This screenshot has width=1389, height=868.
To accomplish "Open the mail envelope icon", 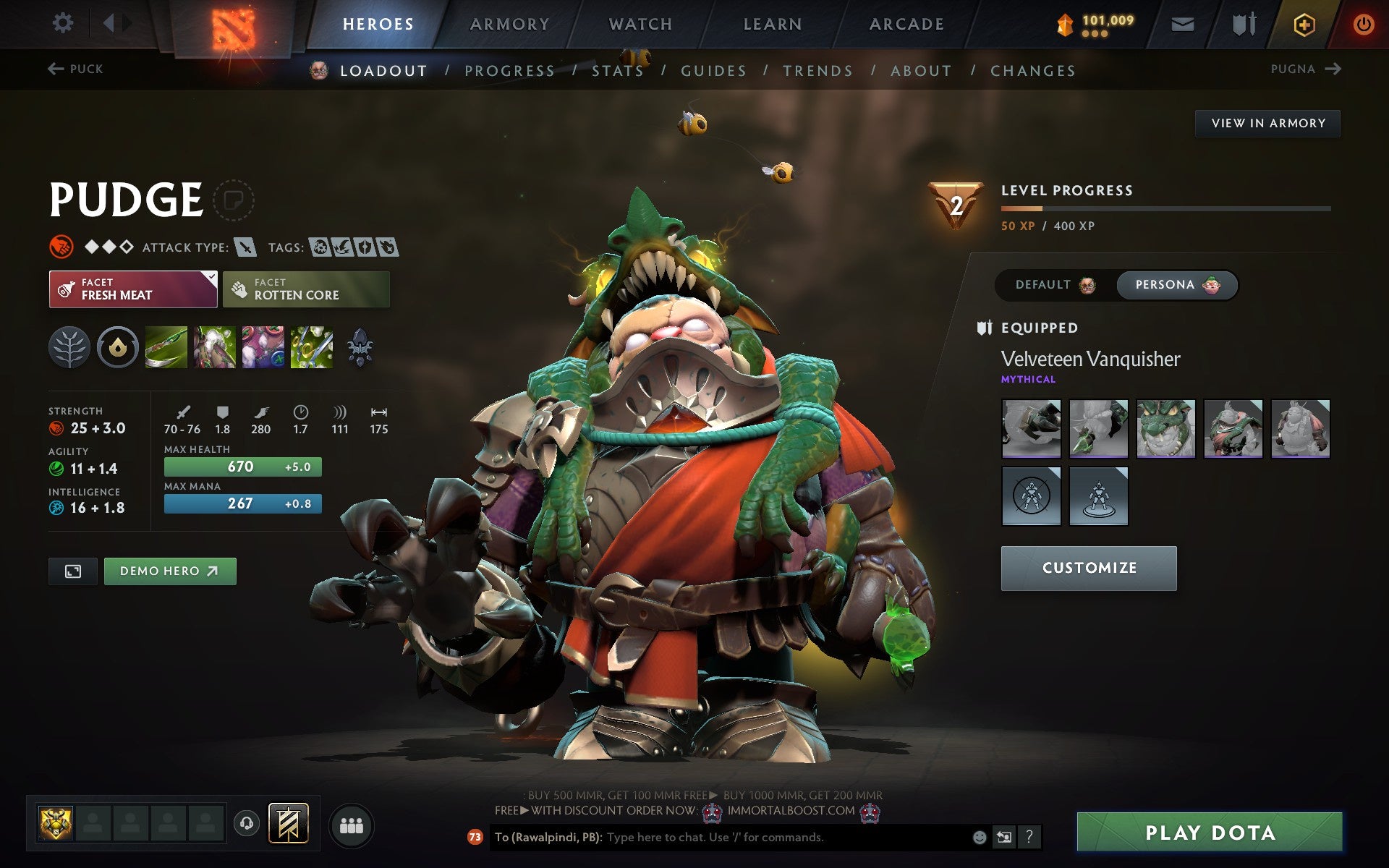I will tap(1182, 25).
